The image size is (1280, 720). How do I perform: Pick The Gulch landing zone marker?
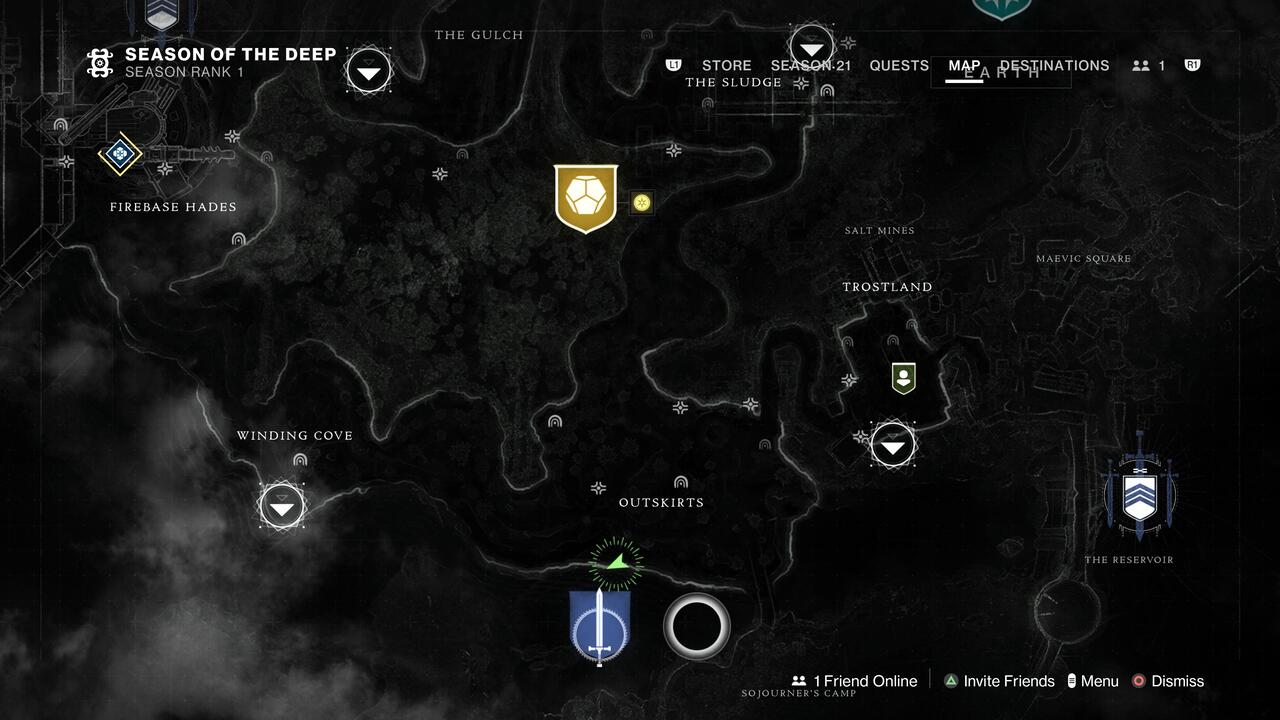[x=369, y=71]
